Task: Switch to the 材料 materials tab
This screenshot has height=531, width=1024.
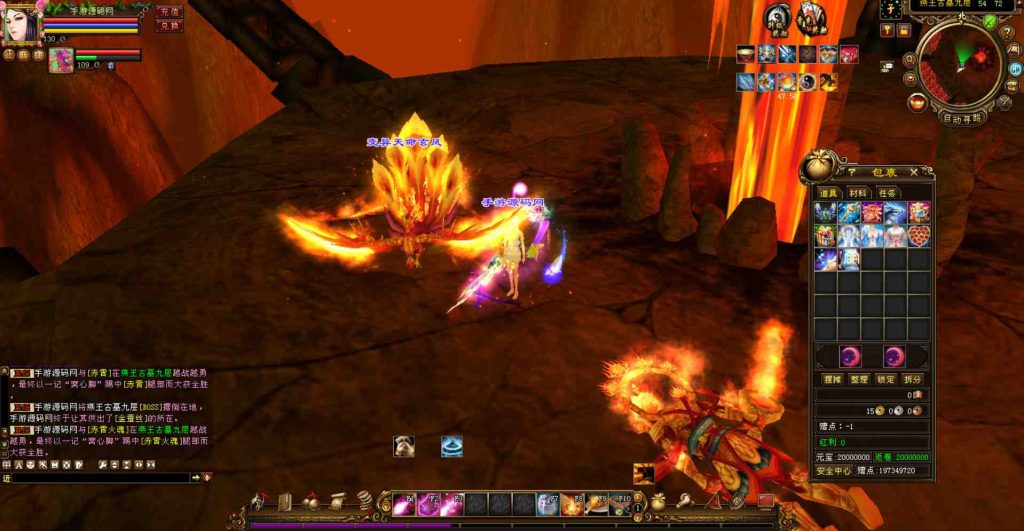Action: 857,193
